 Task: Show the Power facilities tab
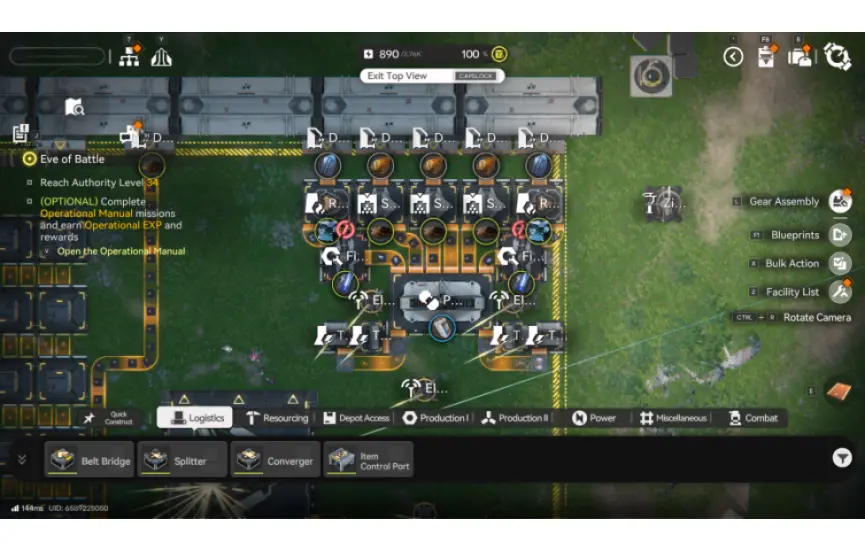[x=594, y=418]
